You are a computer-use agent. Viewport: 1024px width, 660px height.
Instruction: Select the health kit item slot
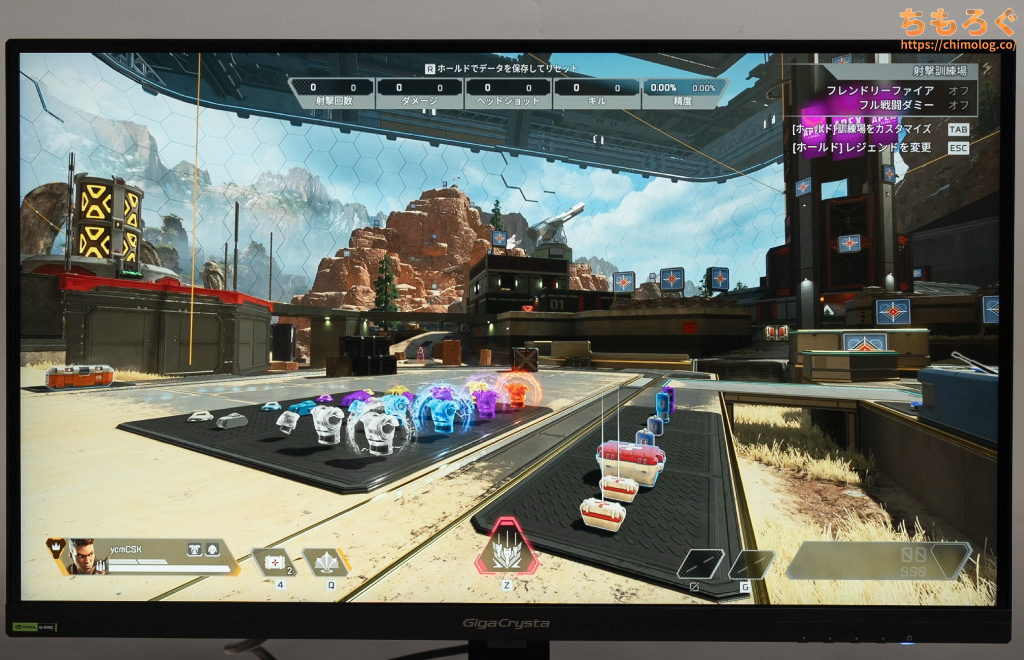coord(272,563)
